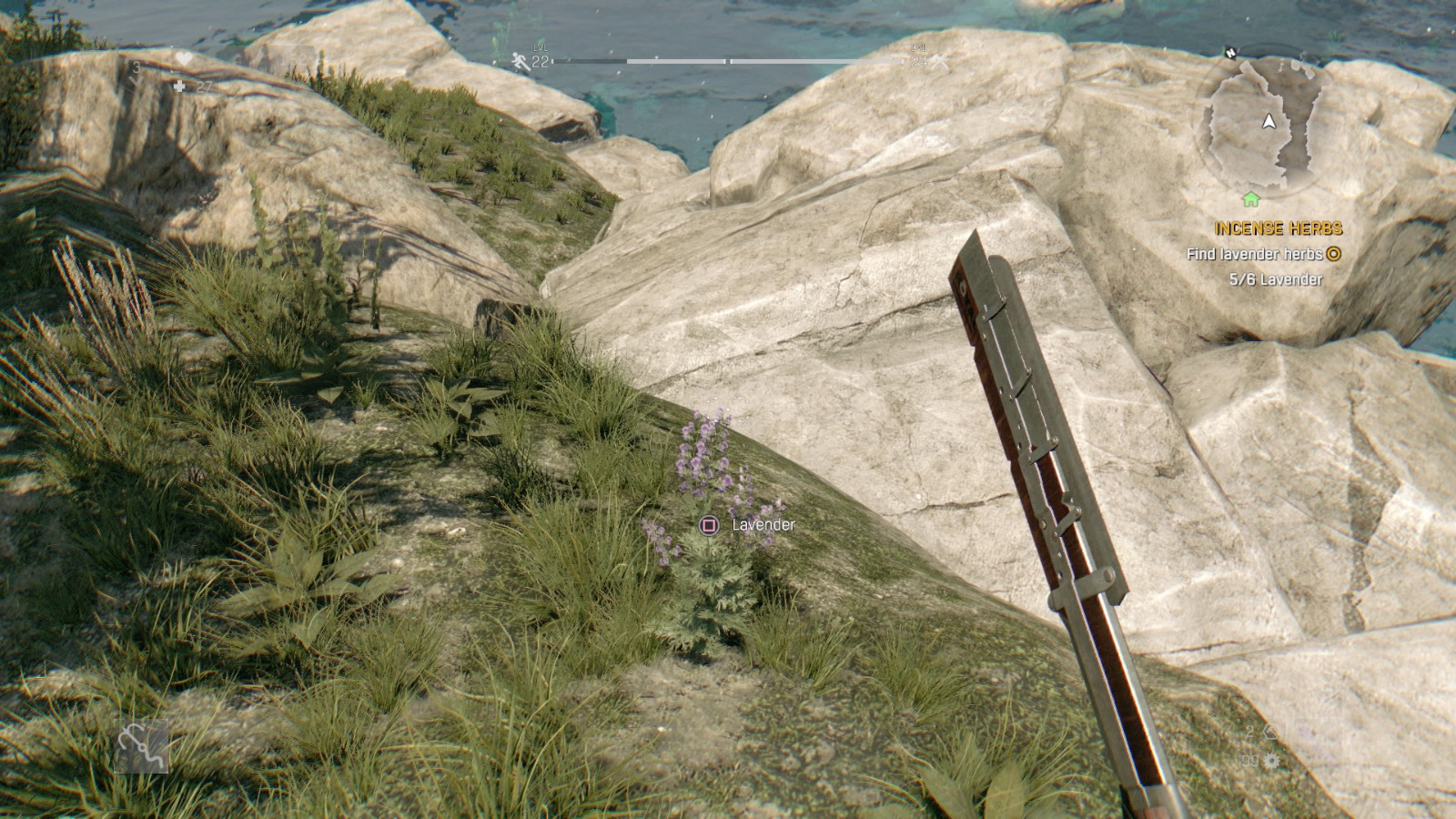1456x819 pixels.
Task: Expand the chevron under the weapon count 3
Action: 136,82
